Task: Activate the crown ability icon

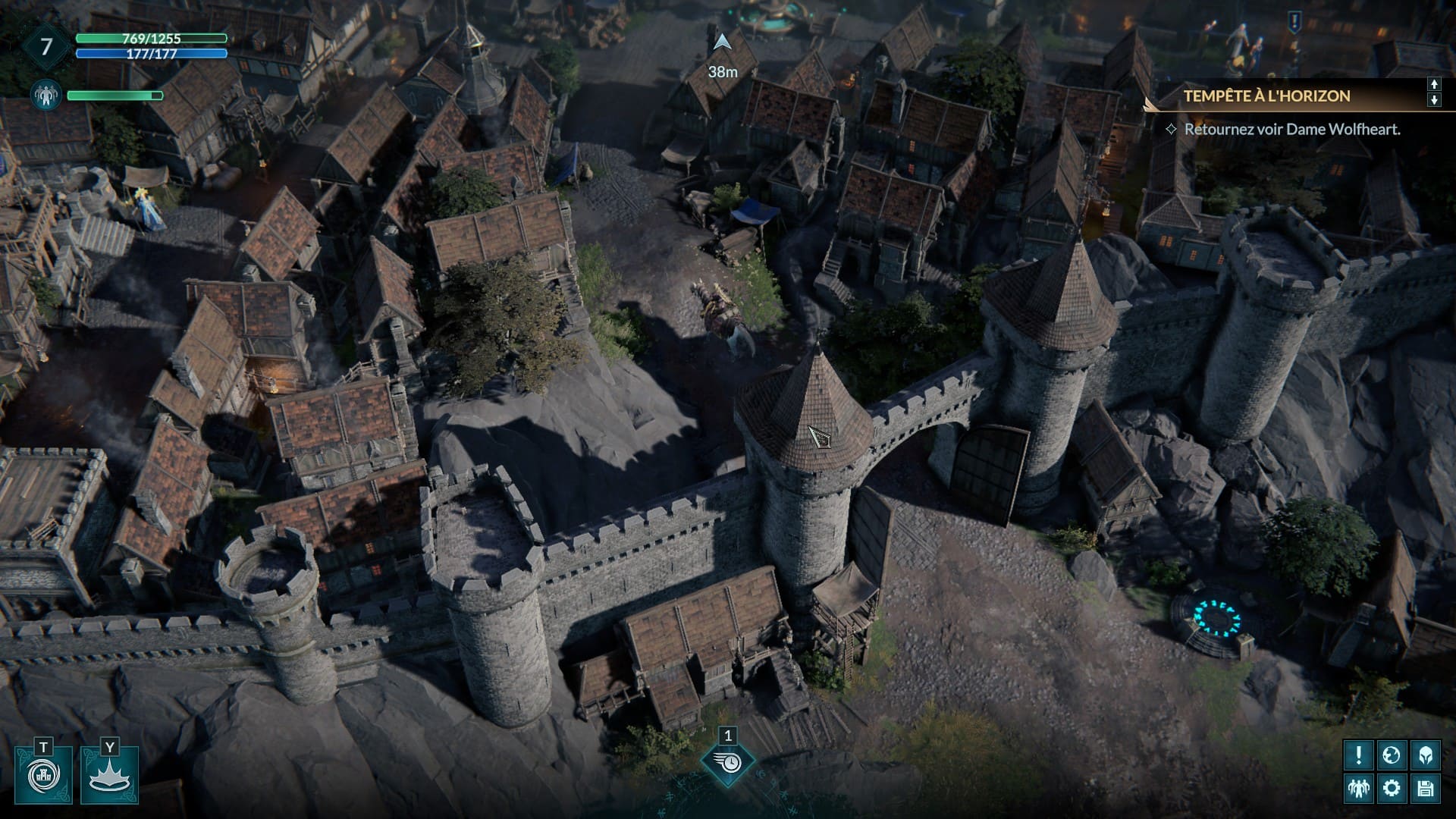Action: [x=109, y=775]
